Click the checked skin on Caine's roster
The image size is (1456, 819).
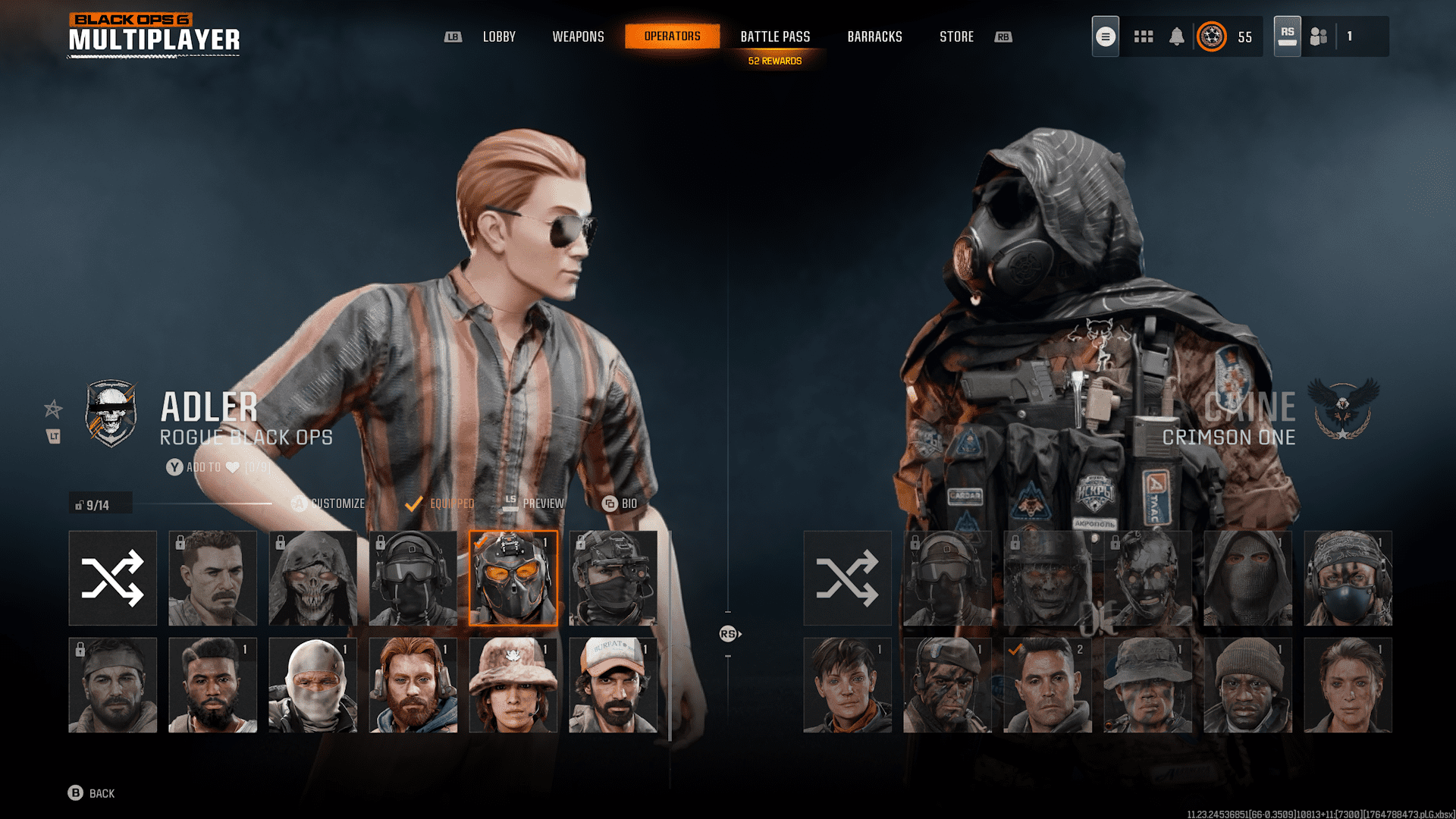[x=1049, y=685]
